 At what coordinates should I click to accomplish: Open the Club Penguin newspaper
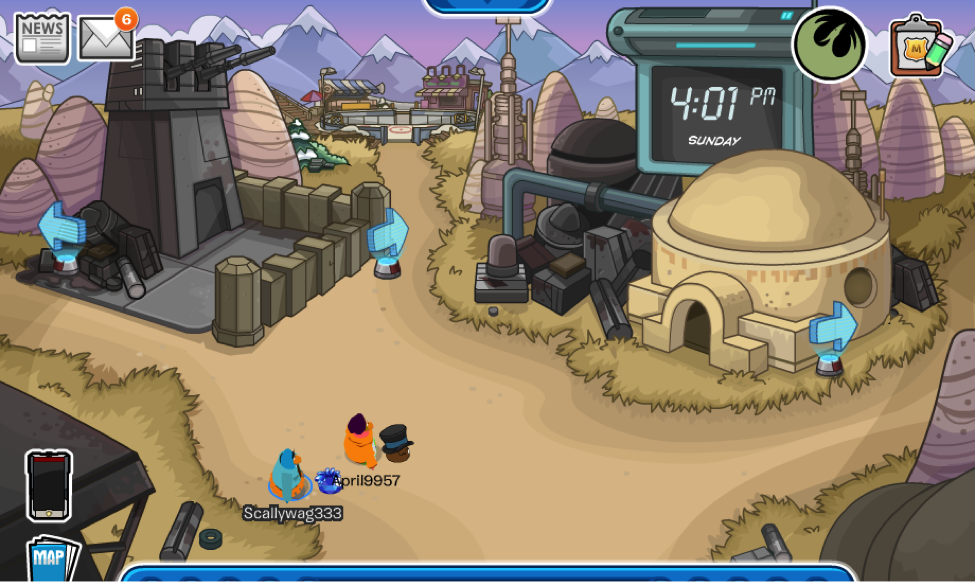pyautogui.click(x=42, y=38)
